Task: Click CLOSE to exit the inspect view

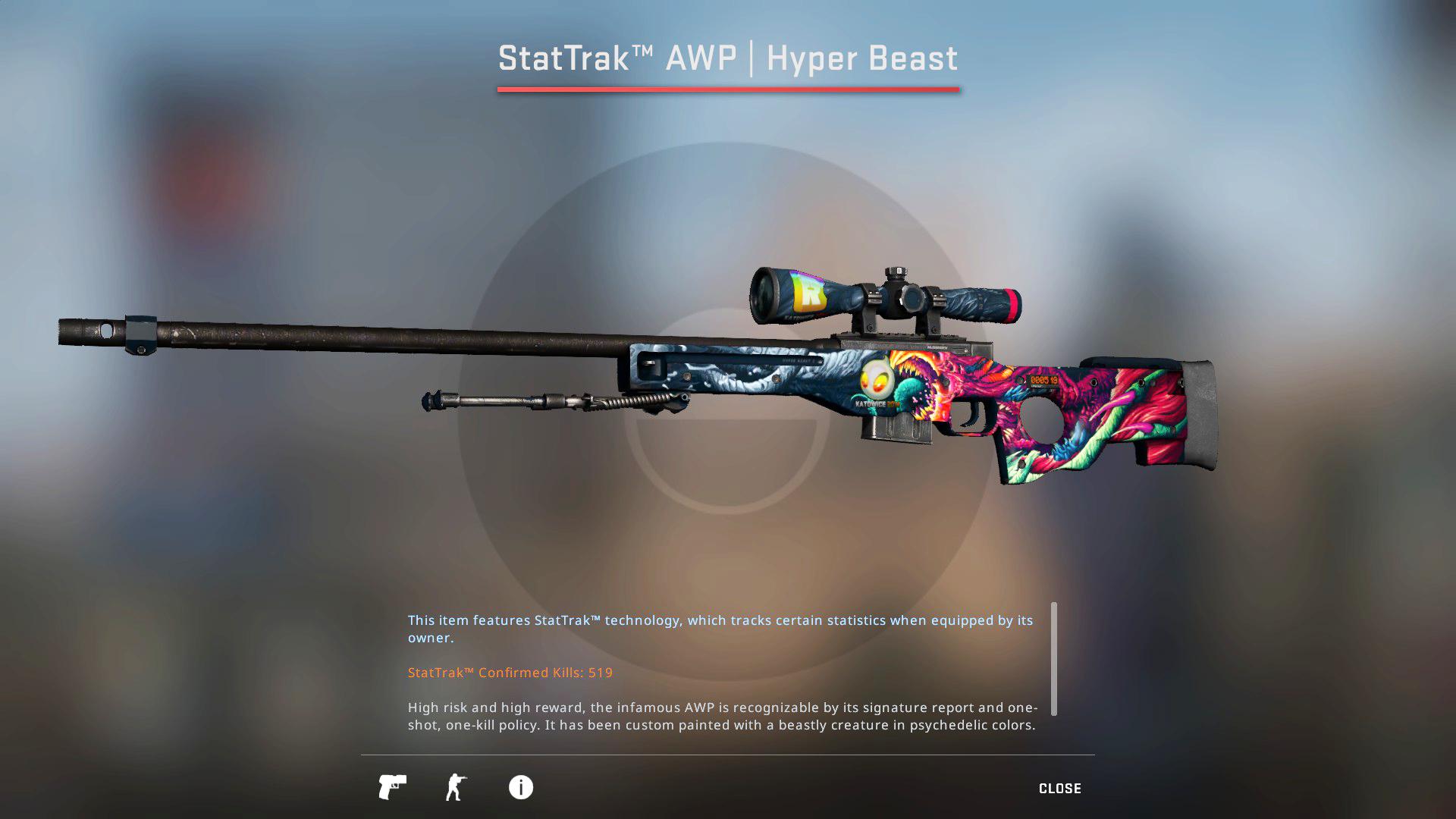Action: tap(1060, 788)
